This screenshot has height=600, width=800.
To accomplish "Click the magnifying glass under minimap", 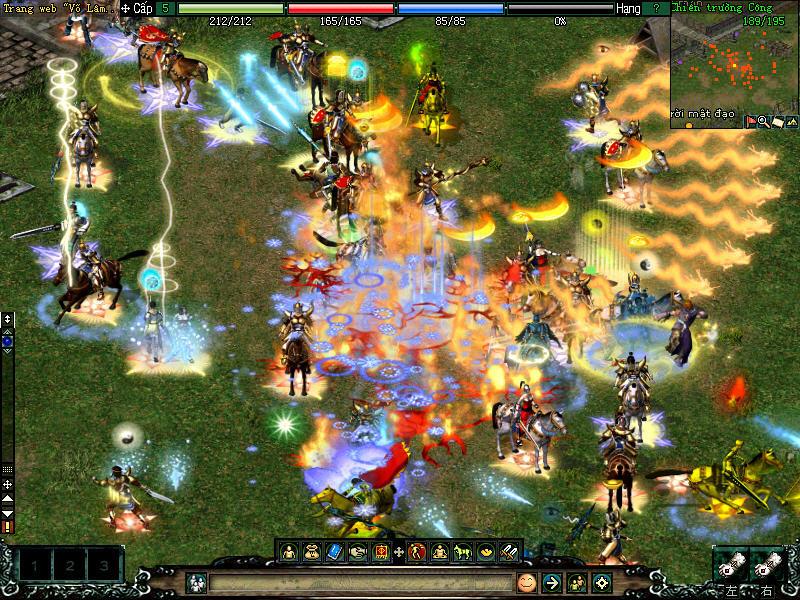I will click(x=763, y=121).
